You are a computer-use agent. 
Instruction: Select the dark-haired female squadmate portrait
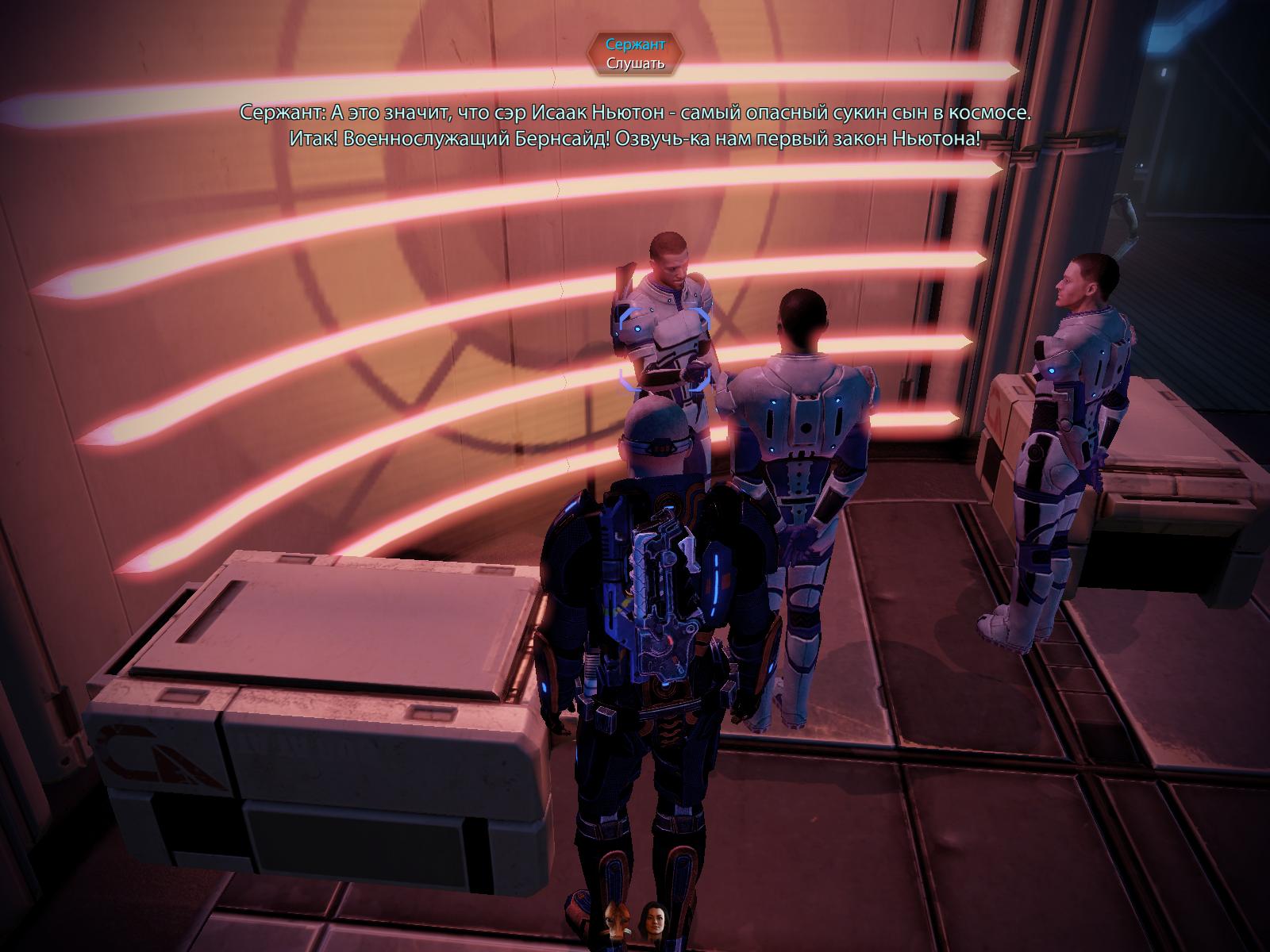(x=655, y=921)
